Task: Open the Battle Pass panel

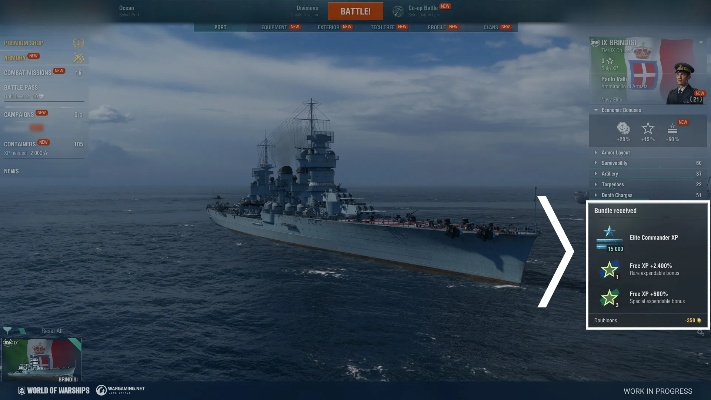Action: click(x=24, y=89)
